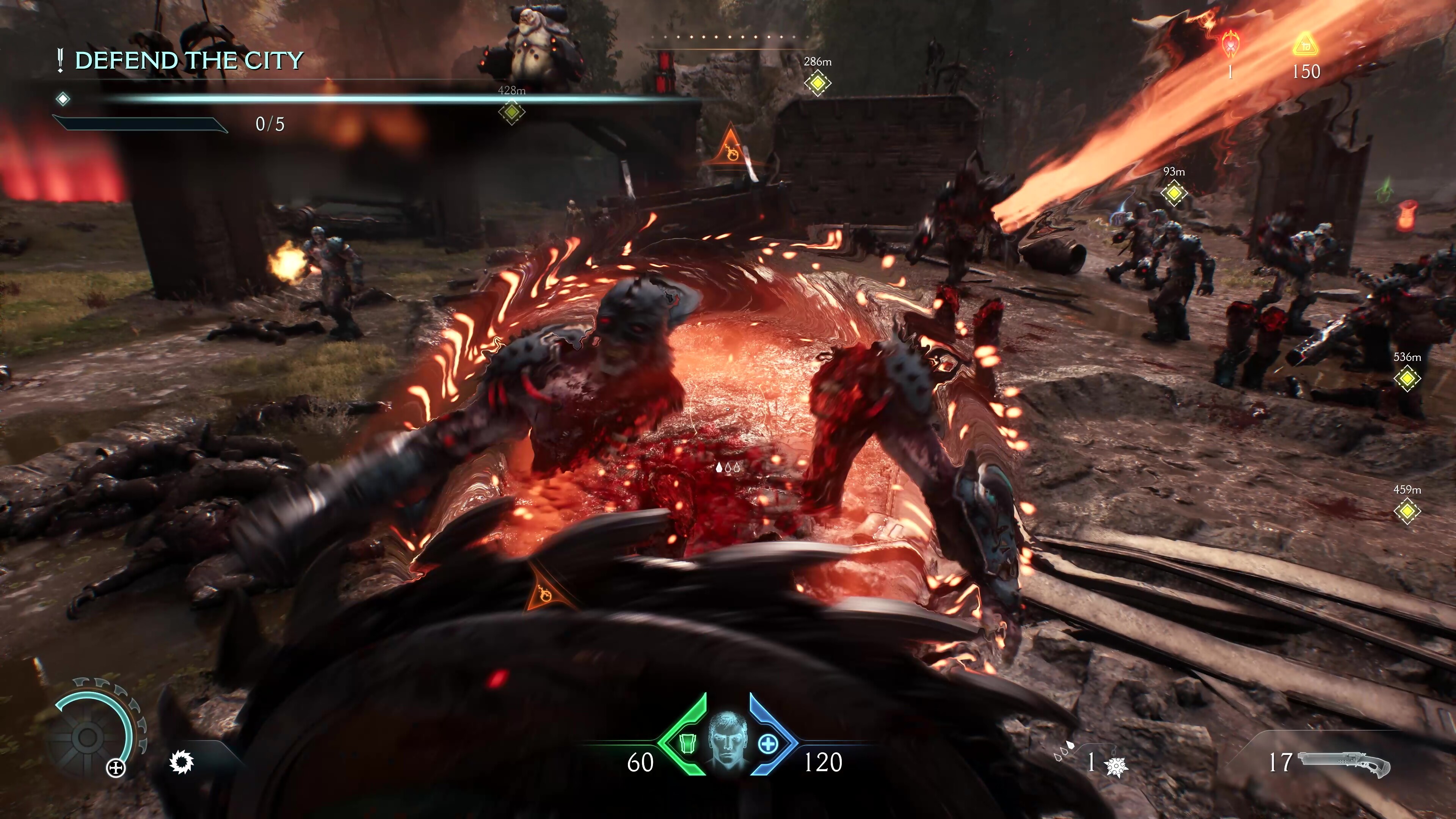Click the yellow gold triangle currency icon
This screenshot has height=819, width=1456.
tap(1305, 46)
